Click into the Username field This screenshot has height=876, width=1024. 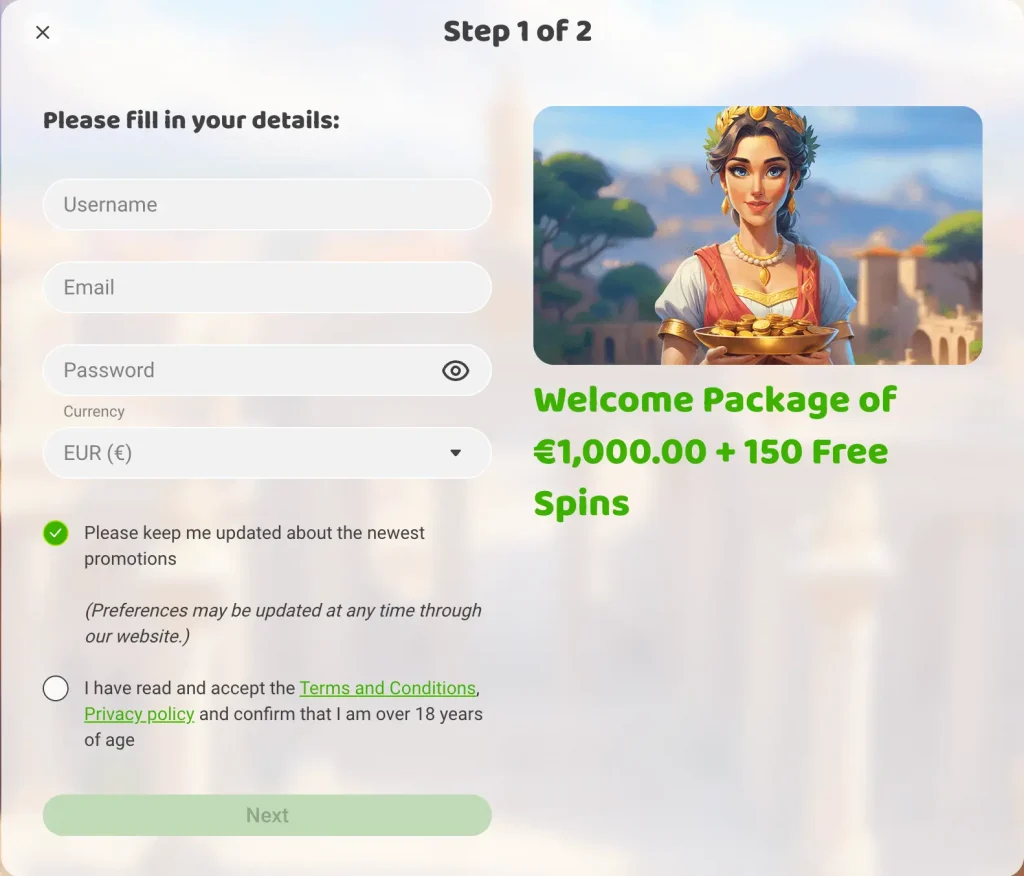point(267,205)
